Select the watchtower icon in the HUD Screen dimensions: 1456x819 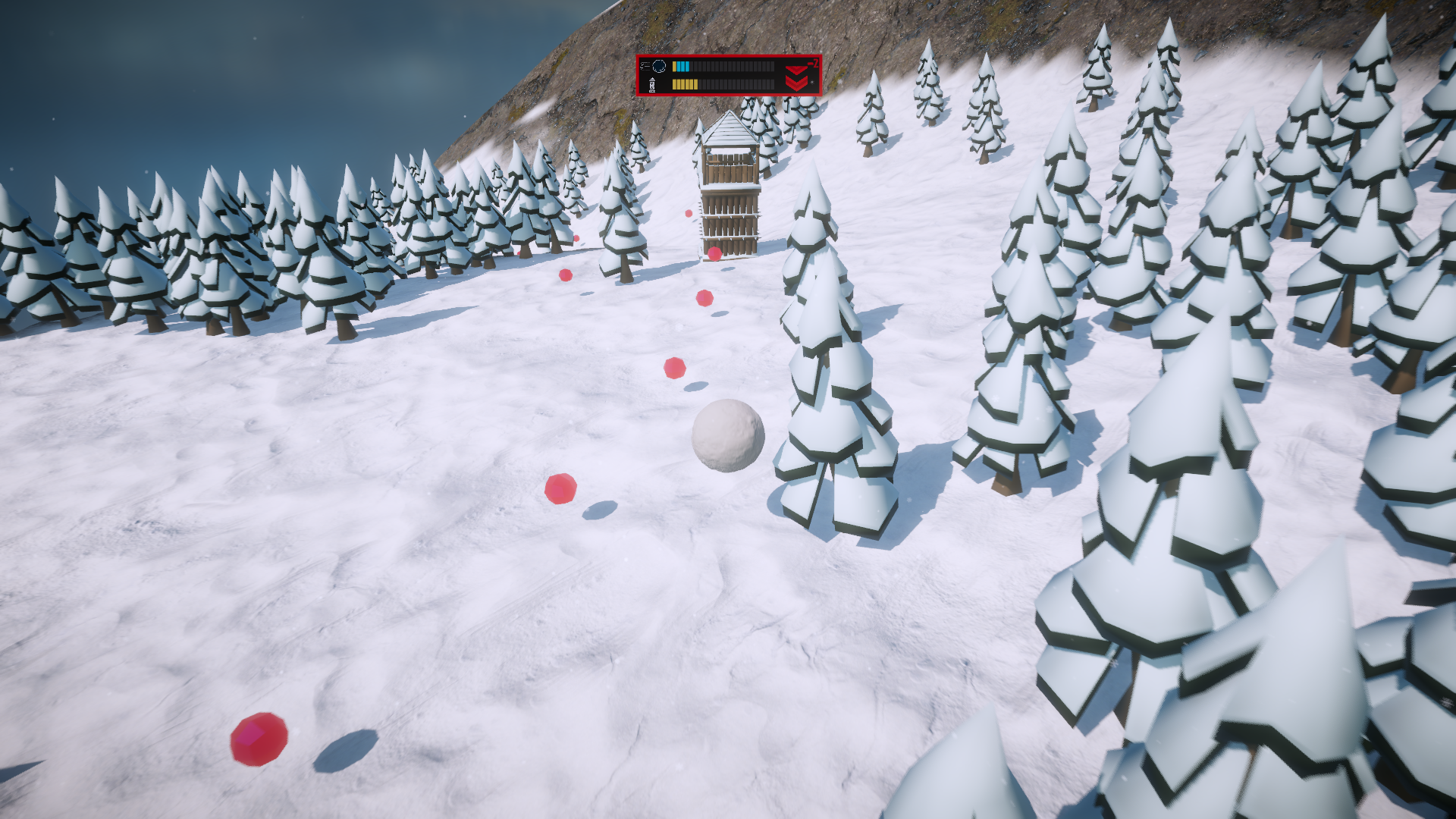652,84
